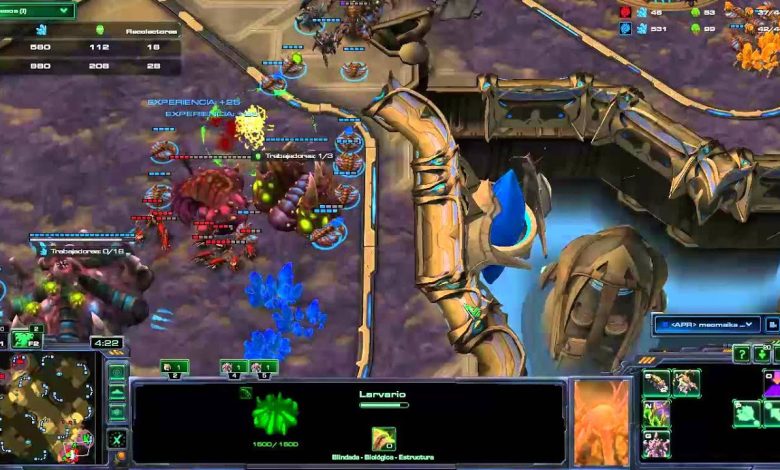Select control group 5 tab
780x470 pixels.
point(263,367)
